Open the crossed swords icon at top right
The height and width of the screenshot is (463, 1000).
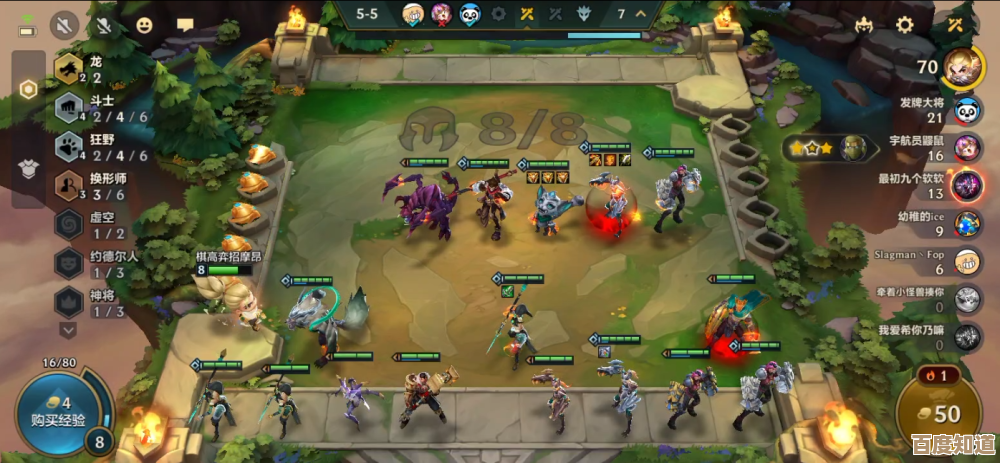pyautogui.click(x=957, y=25)
